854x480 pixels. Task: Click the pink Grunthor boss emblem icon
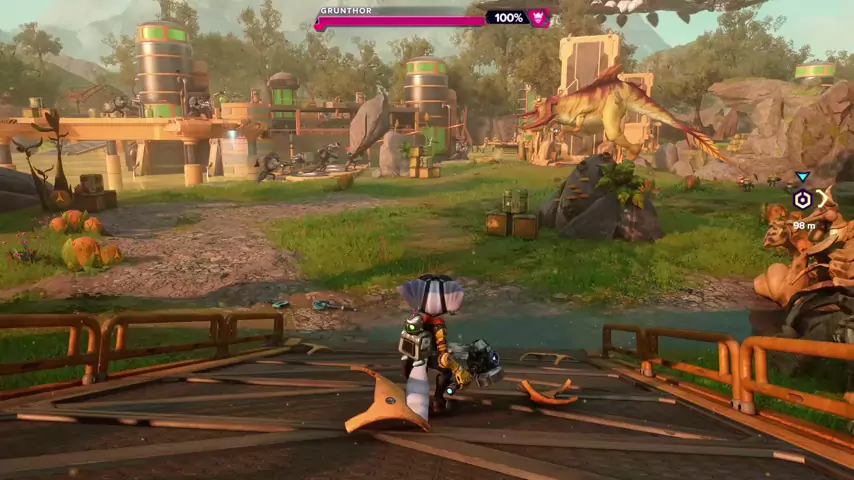[539, 18]
